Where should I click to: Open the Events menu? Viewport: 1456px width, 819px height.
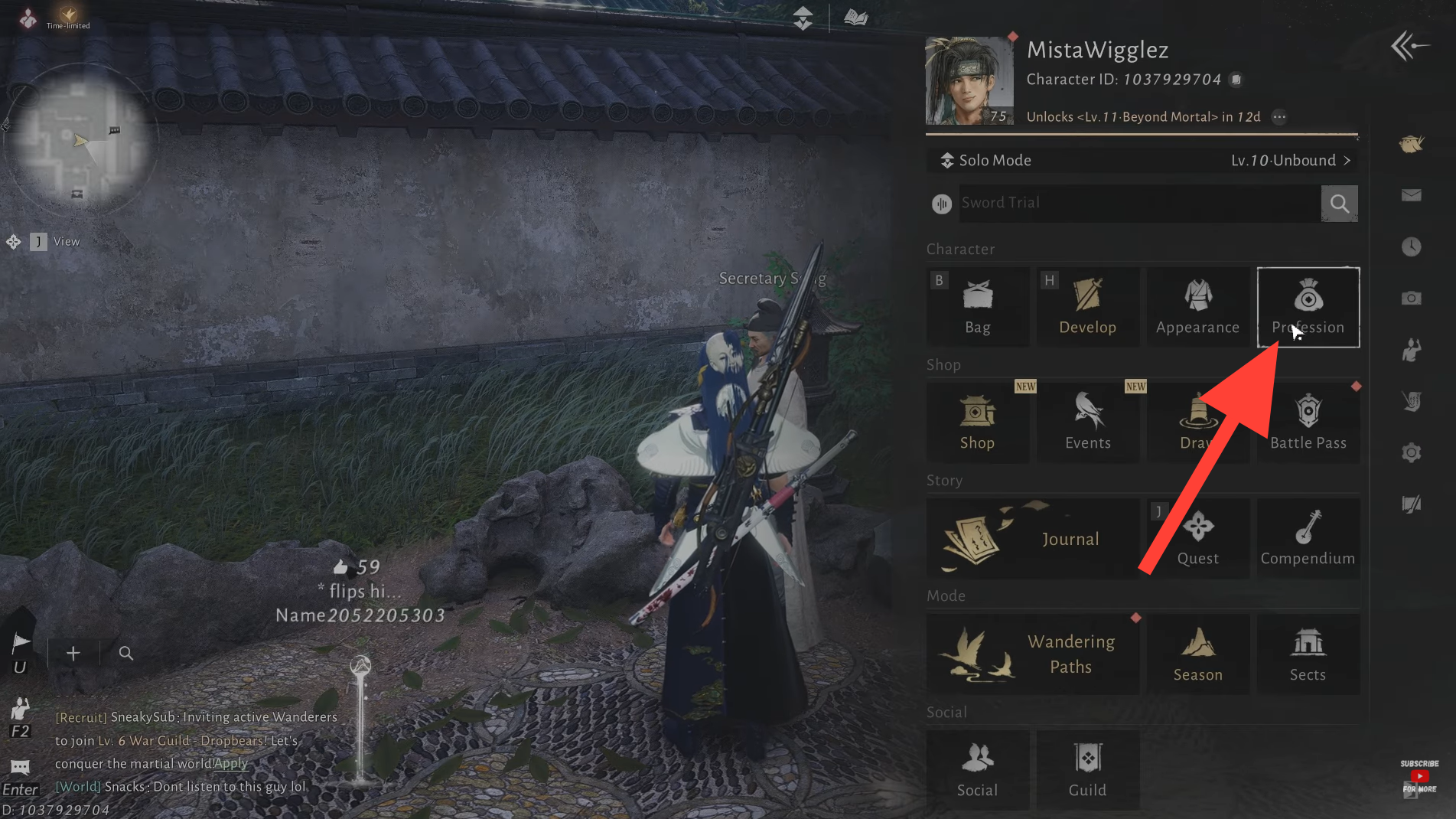(x=1087, y=423)
